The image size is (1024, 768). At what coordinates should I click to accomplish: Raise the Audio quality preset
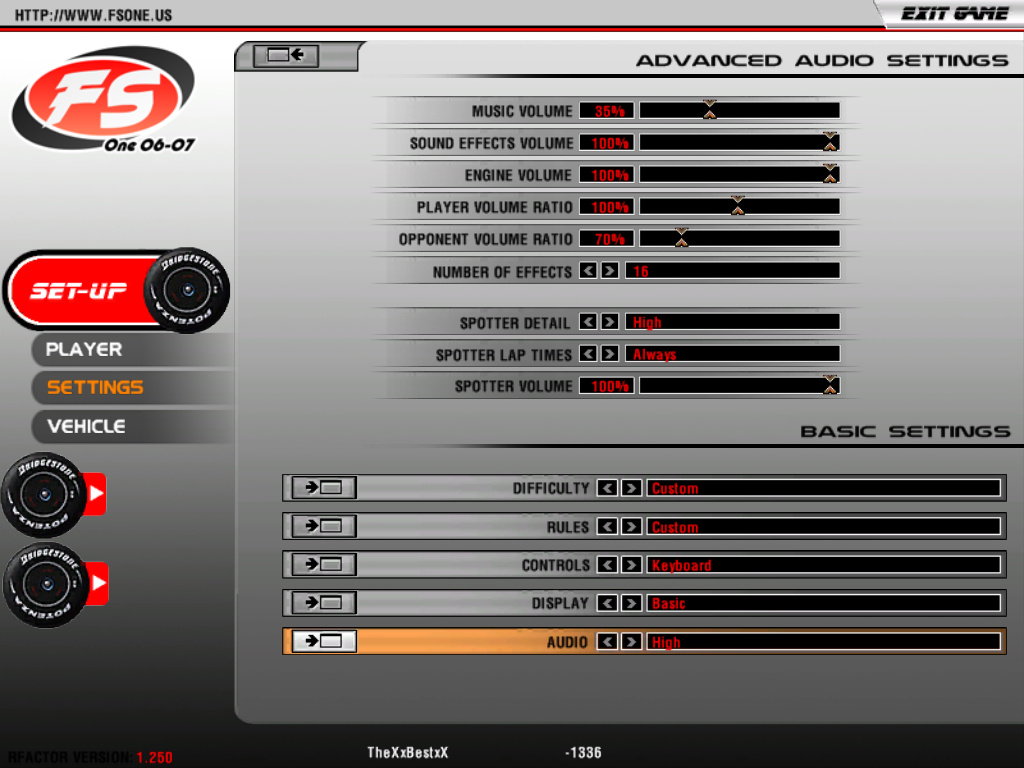pyautogui.click(x=631, y=642)
